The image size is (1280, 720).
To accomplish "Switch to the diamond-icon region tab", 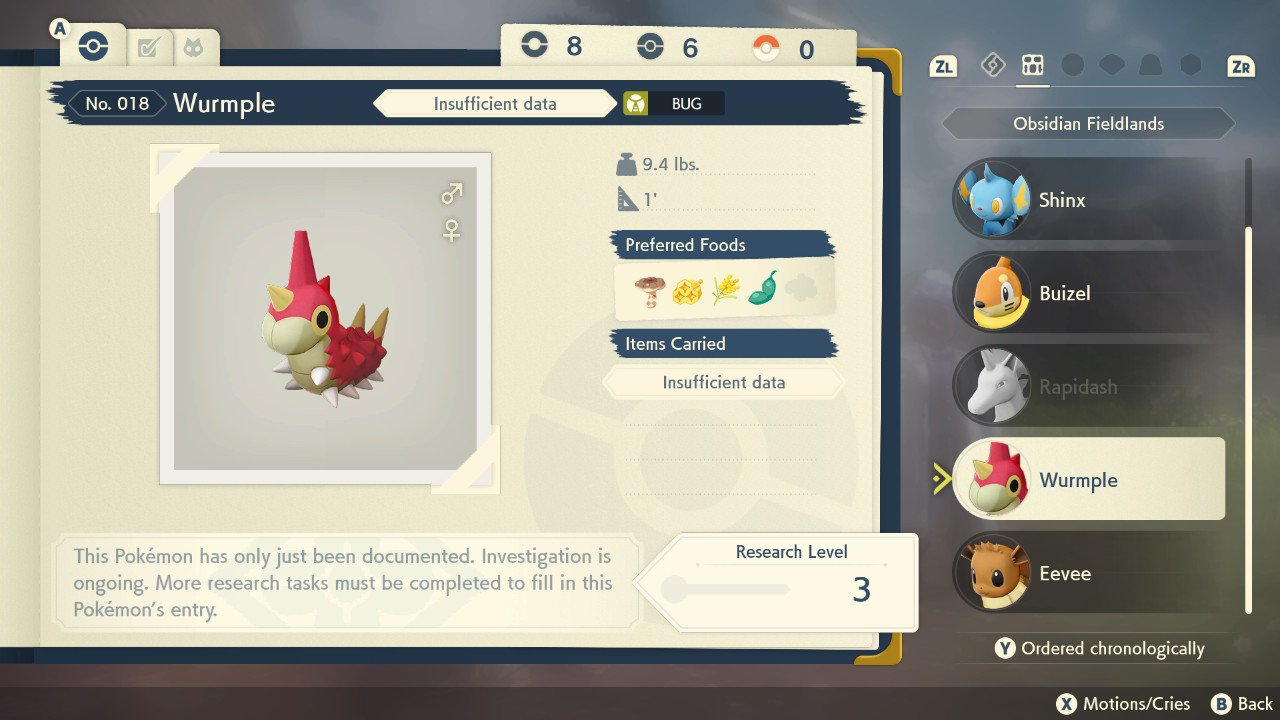I will point(992,66).
